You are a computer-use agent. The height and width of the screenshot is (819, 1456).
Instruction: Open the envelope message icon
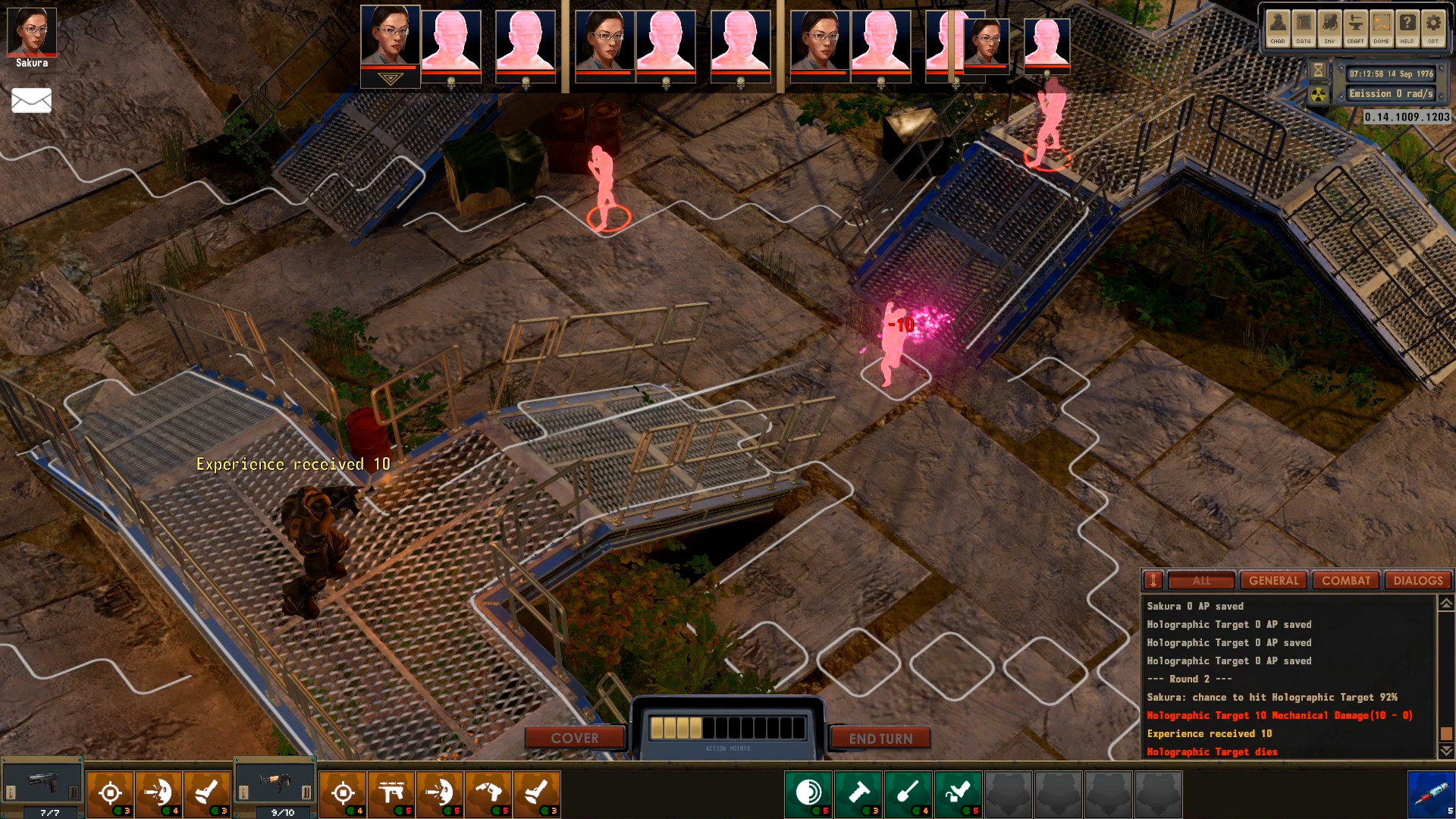click(x=31, y=100)
